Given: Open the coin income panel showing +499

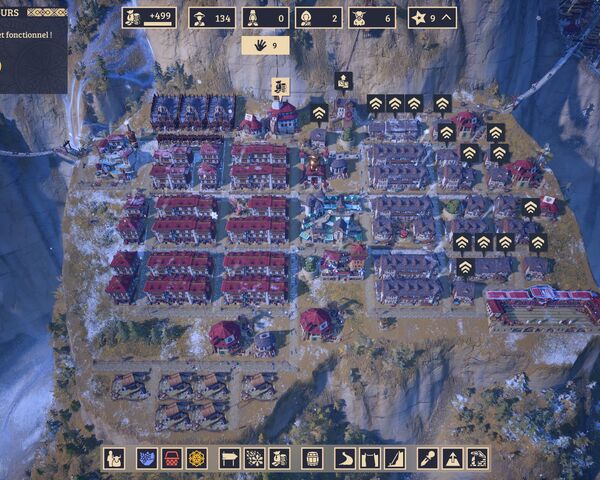Looking at the screenshot, I should click(149, 17).
